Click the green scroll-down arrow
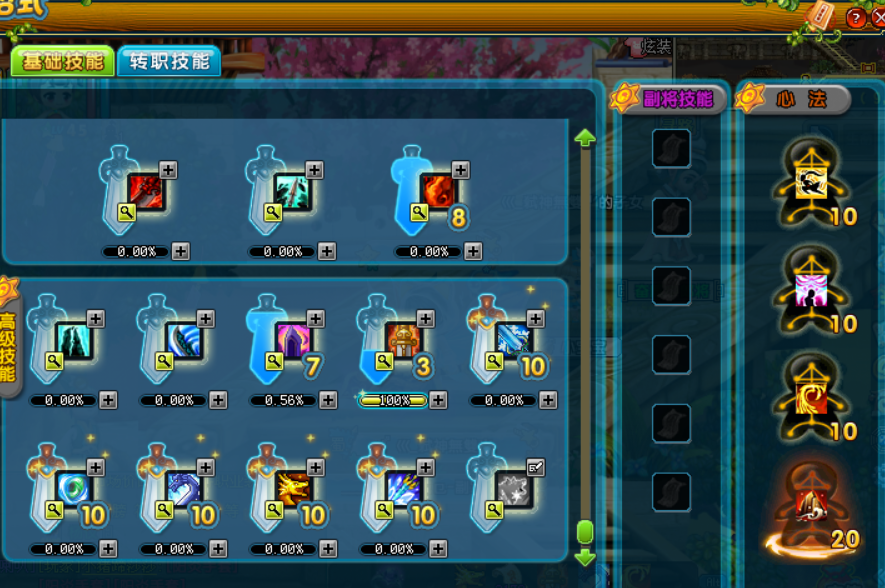This screenshot has width=885, height=588. tap(585, 557)
